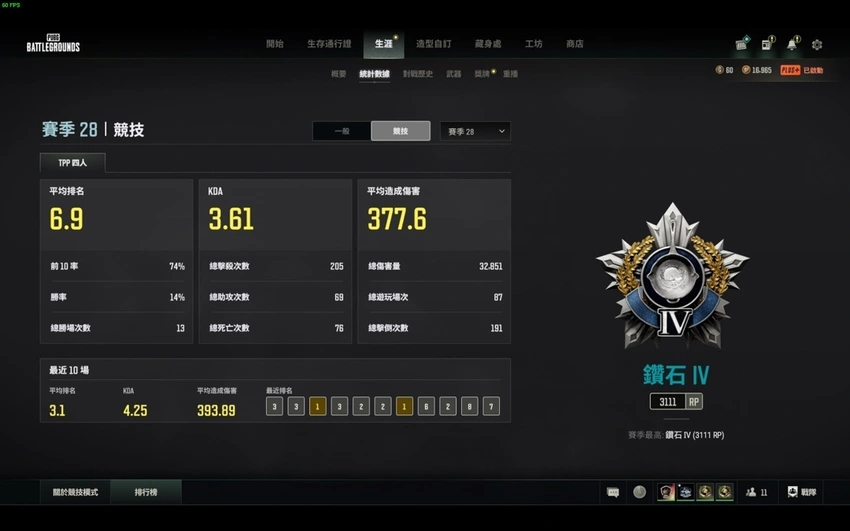Open the 工坊 Workshop menu
Image resolution: width=850 pixels, height=531 pixels.
[x=534, y=44]
